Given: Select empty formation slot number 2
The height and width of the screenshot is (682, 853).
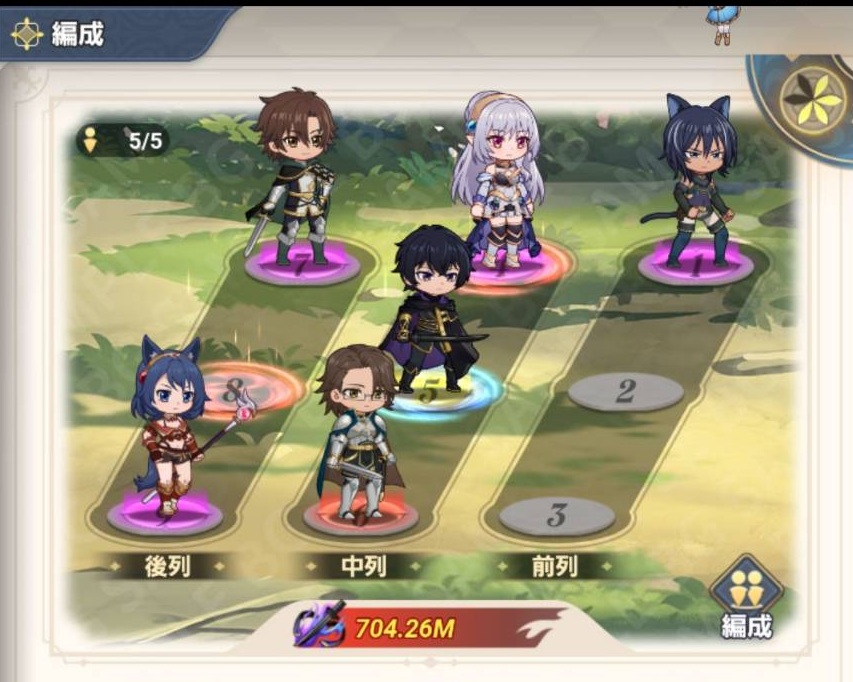Looking at the screenshot, I should tap(625, 391).
